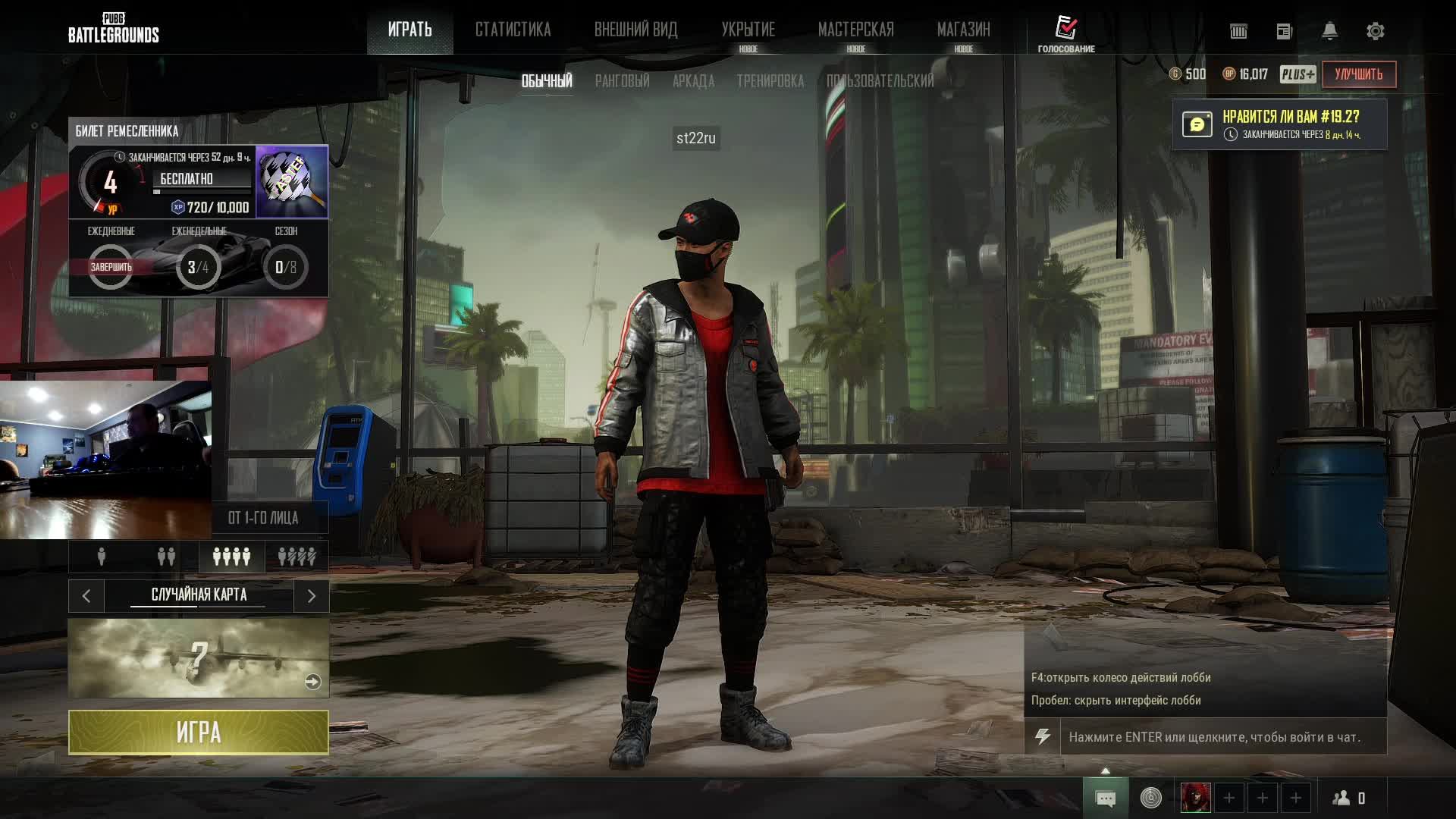Viewport: 1456px width, 819px height.
Task: Open the УКРЫТИЕ section
Action: pos(748,30)
